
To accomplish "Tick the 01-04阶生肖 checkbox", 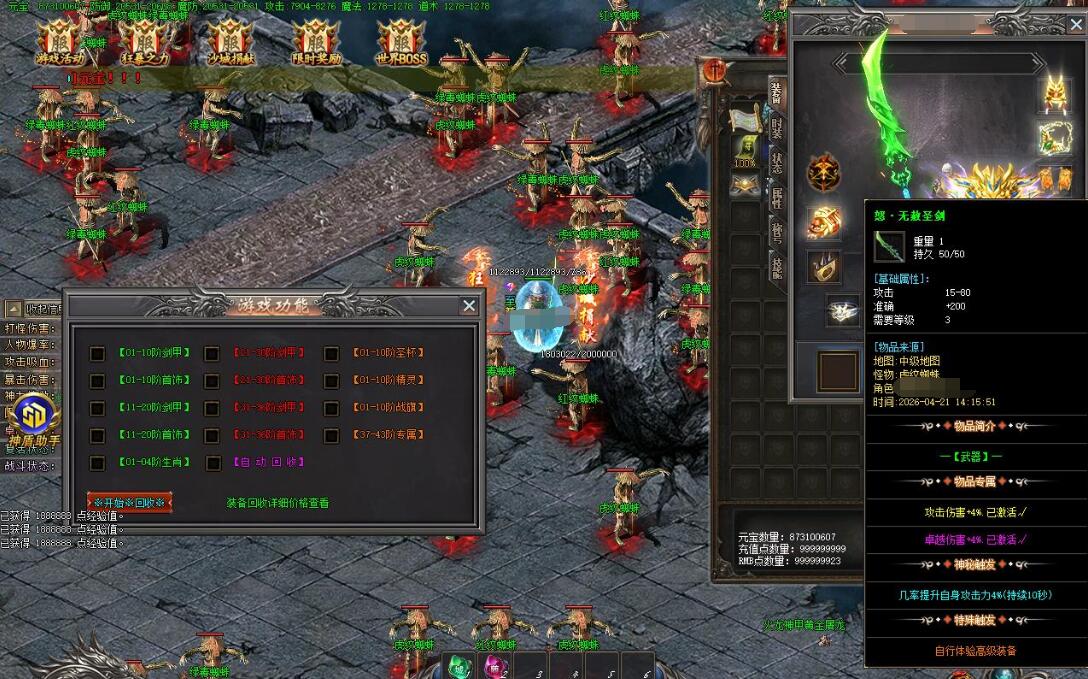I will point(97,463).
